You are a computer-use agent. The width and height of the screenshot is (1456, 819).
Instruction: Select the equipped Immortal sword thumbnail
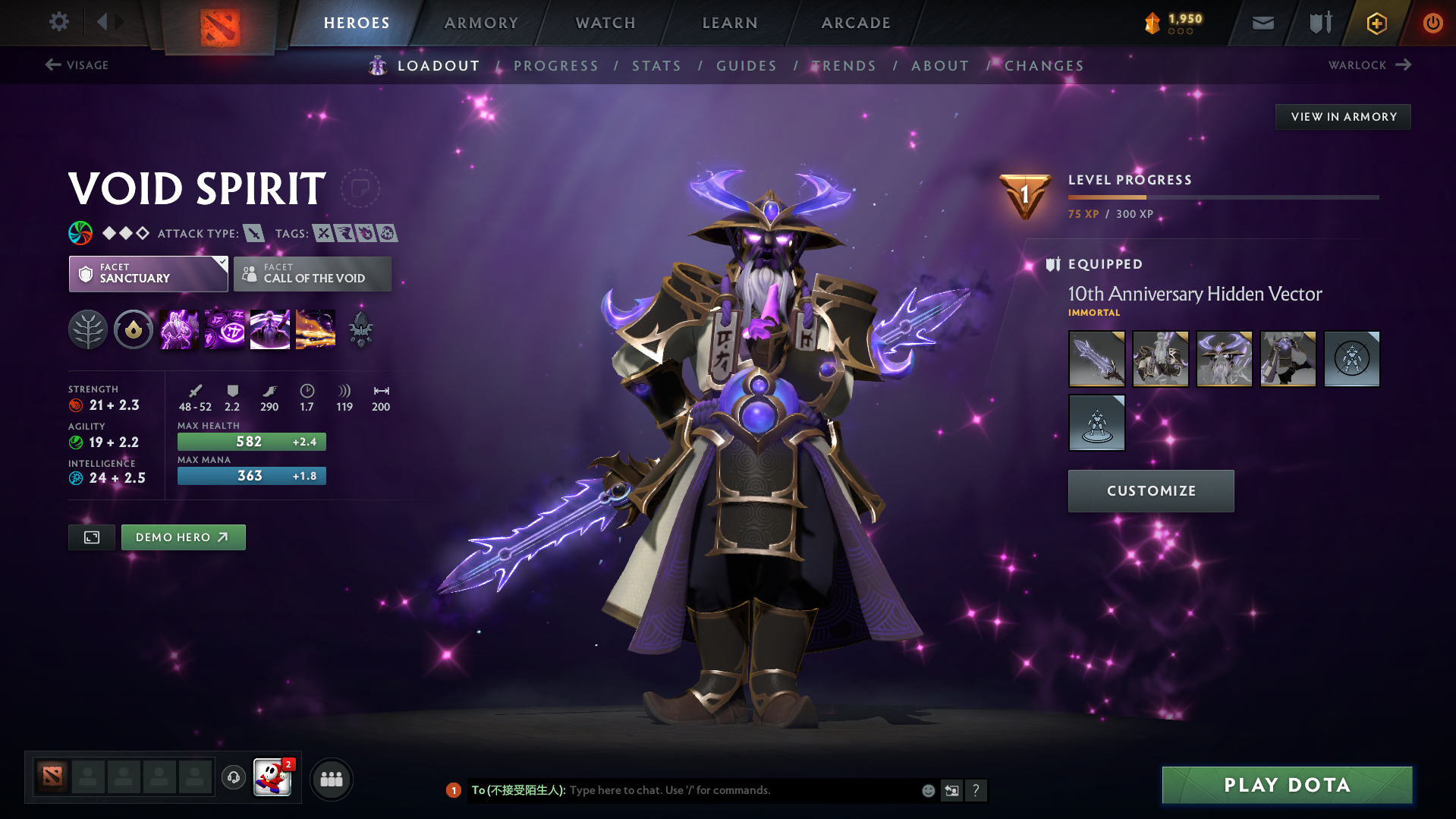click(1096, 358)
